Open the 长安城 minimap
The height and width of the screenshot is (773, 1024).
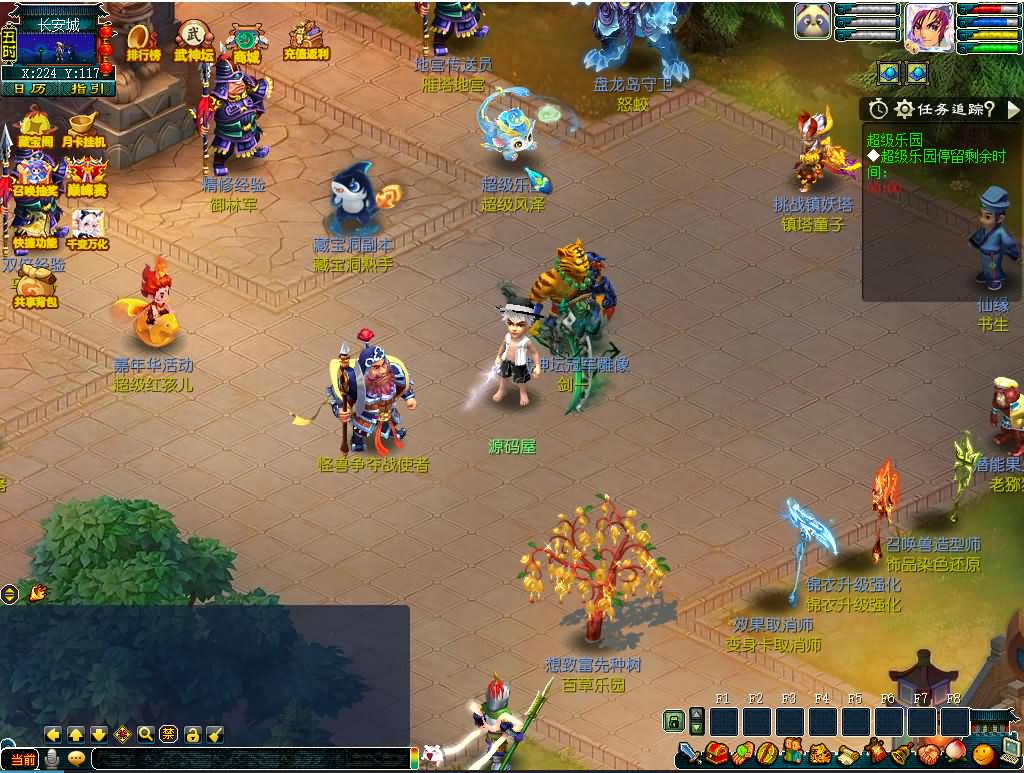coord(58,45)
